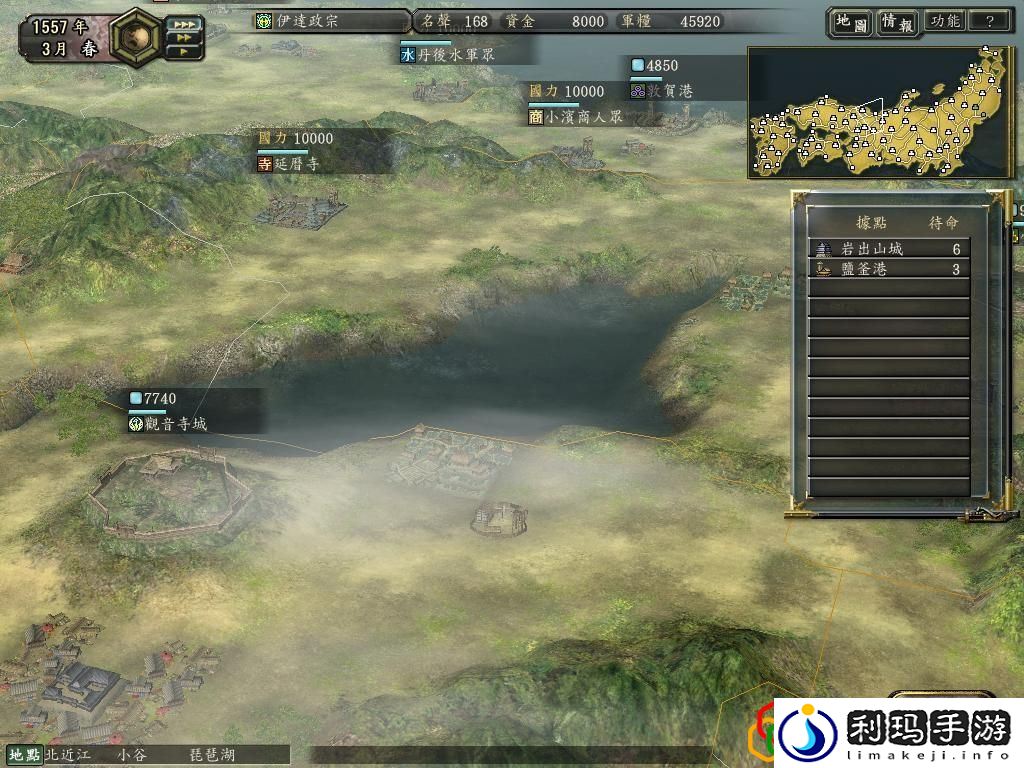Select the 觀音寺城 castle label

click(x=172, y=424)
